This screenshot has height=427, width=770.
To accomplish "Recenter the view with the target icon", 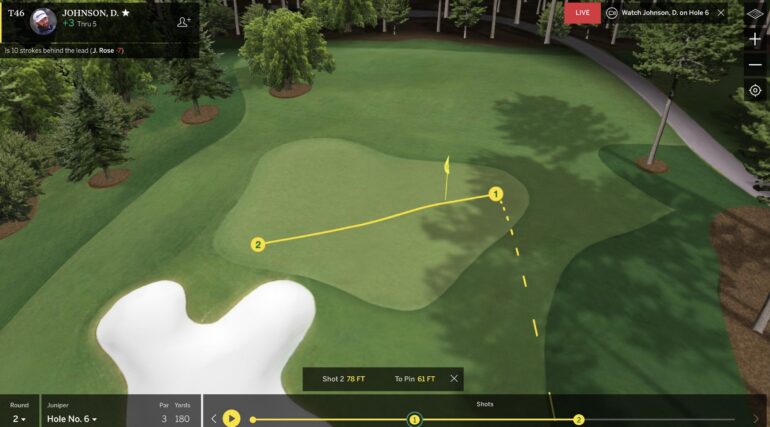I will point(755,91).
